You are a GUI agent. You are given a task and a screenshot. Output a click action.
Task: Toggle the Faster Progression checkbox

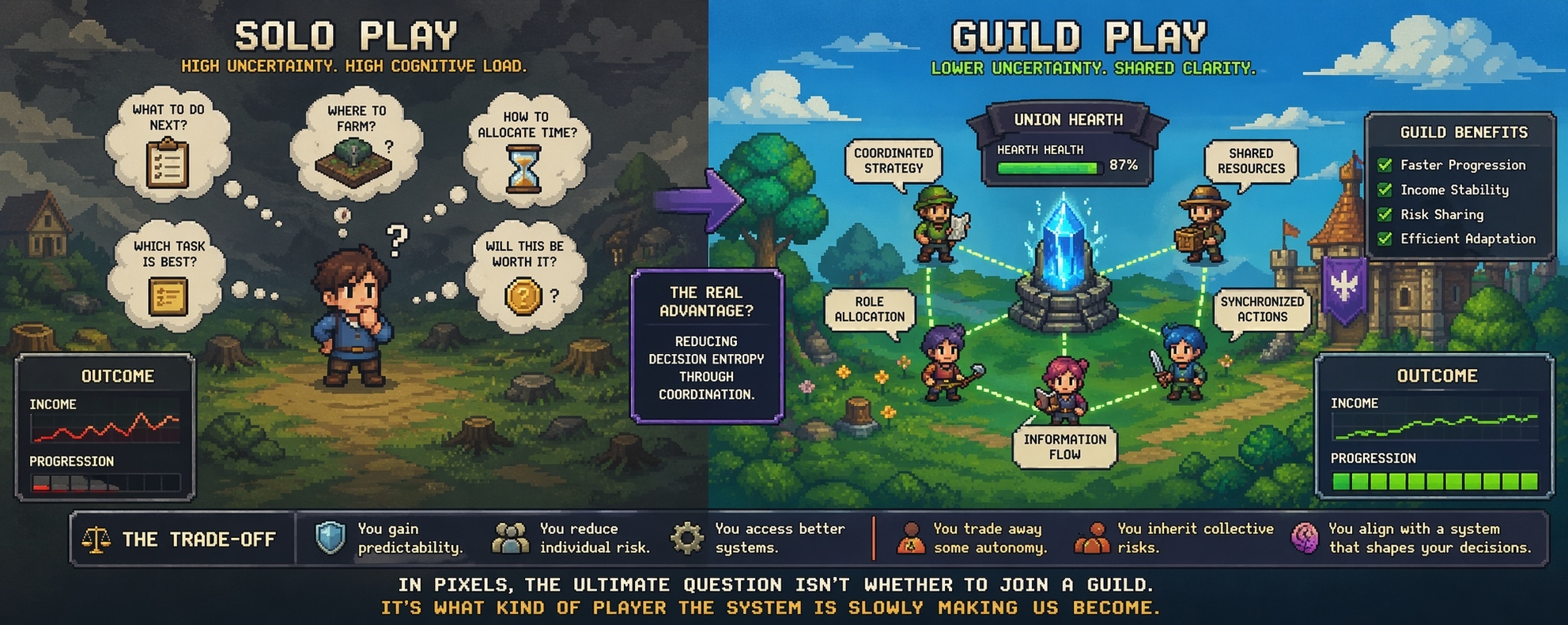pyautogui.click(x=1385, y=165)
